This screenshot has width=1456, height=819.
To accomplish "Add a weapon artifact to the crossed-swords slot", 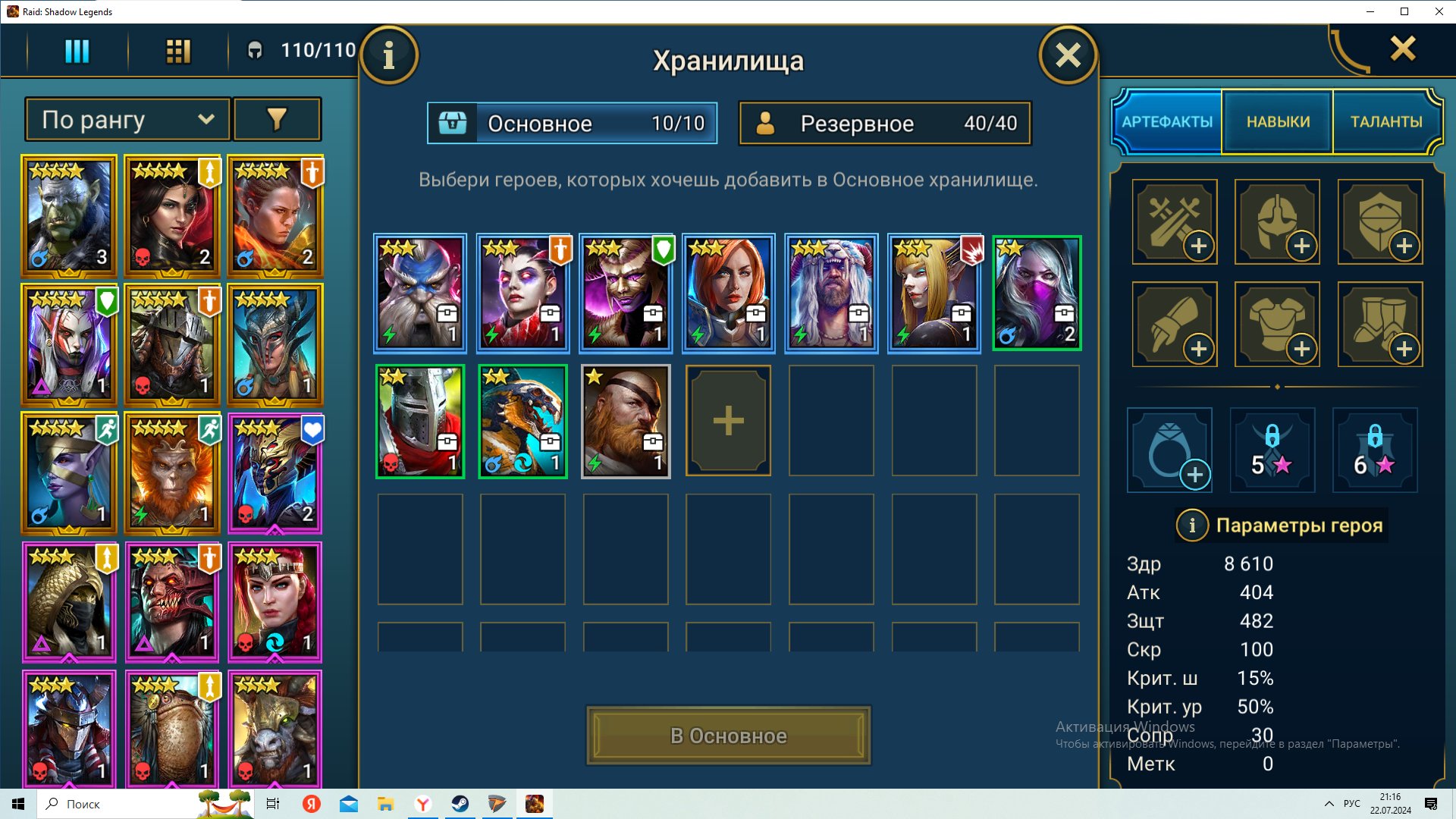I will 1175,222.
